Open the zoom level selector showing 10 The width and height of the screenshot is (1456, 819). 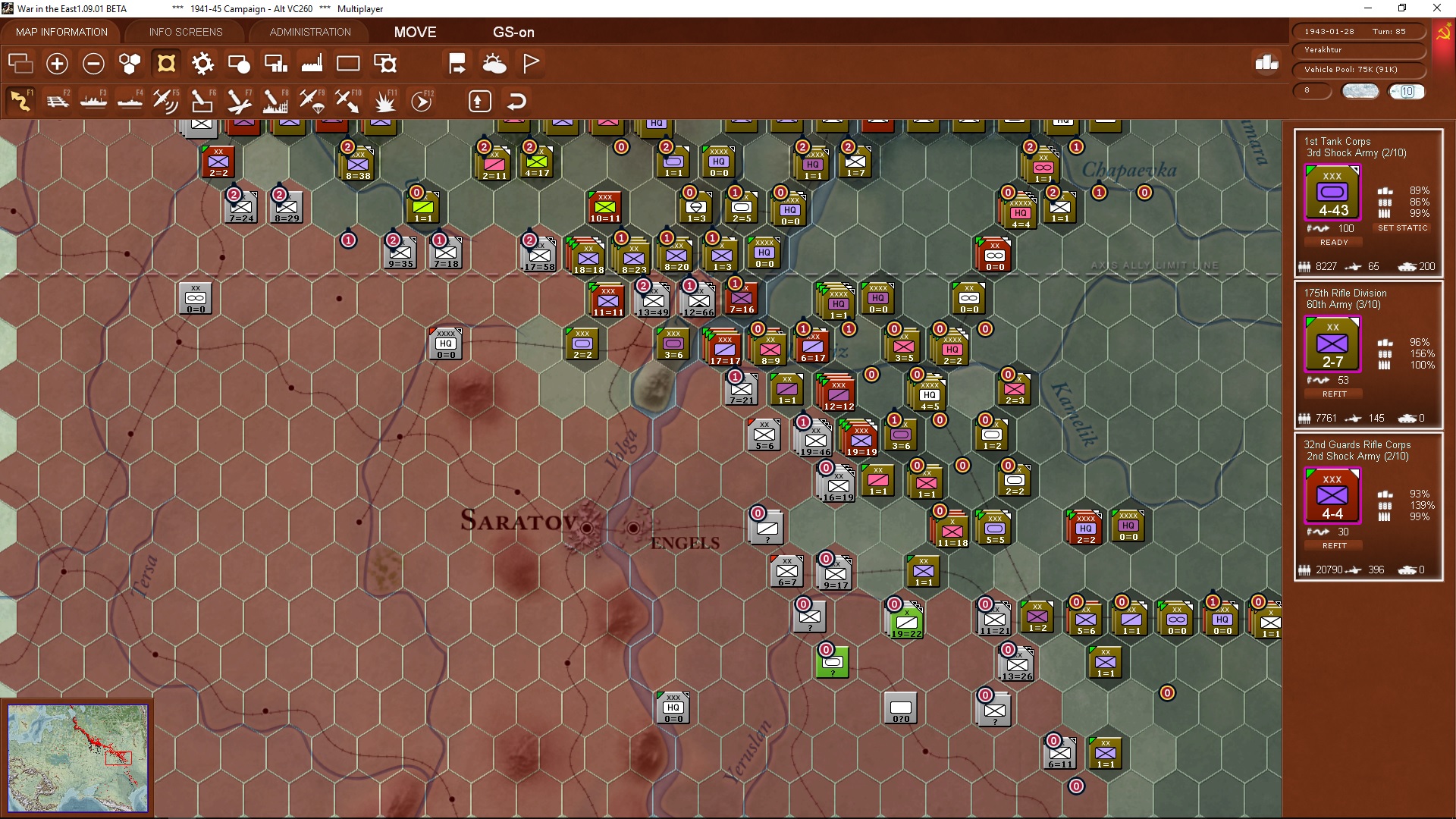(1407, 92)
